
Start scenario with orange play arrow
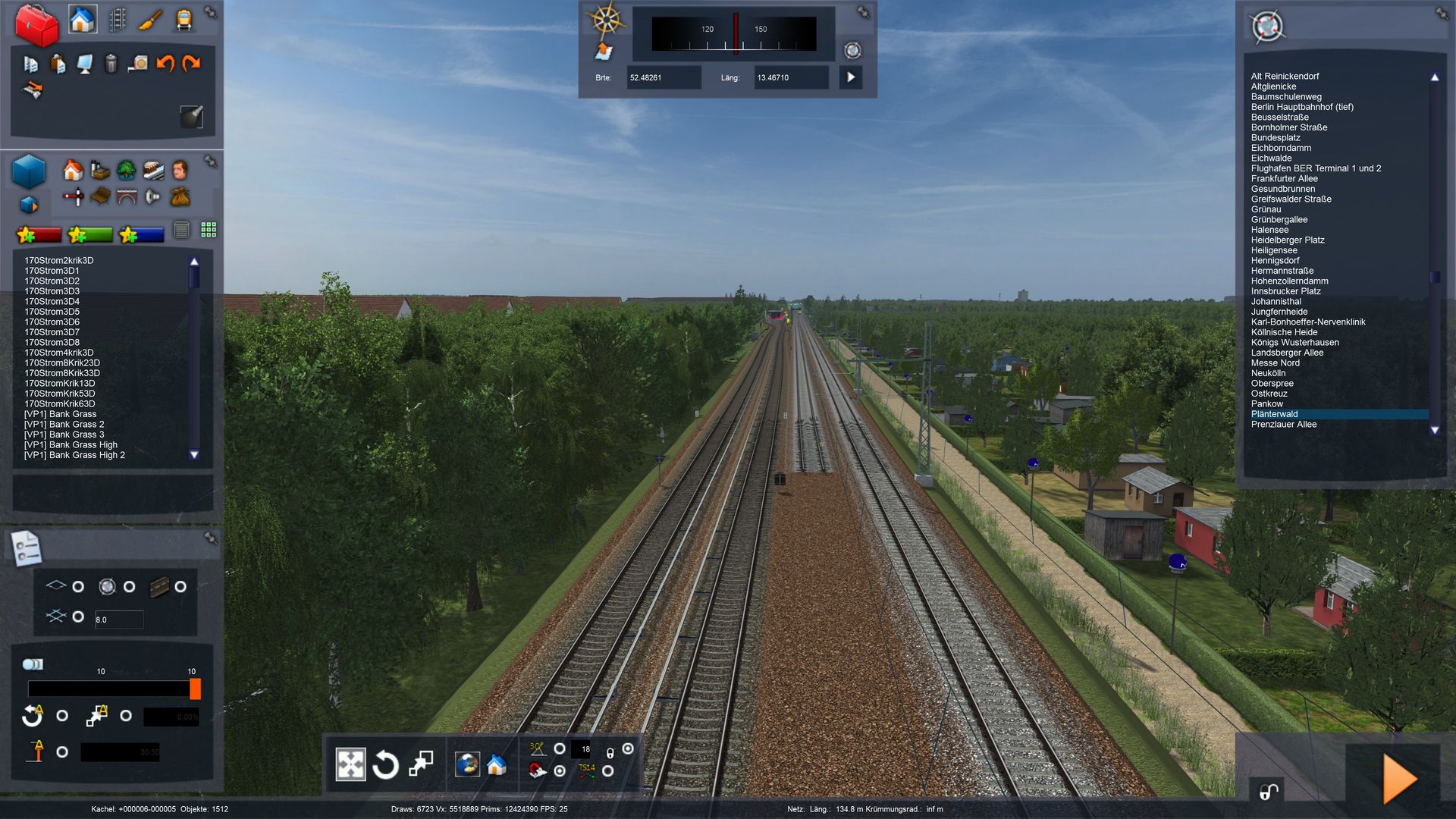click(1398, 778)
